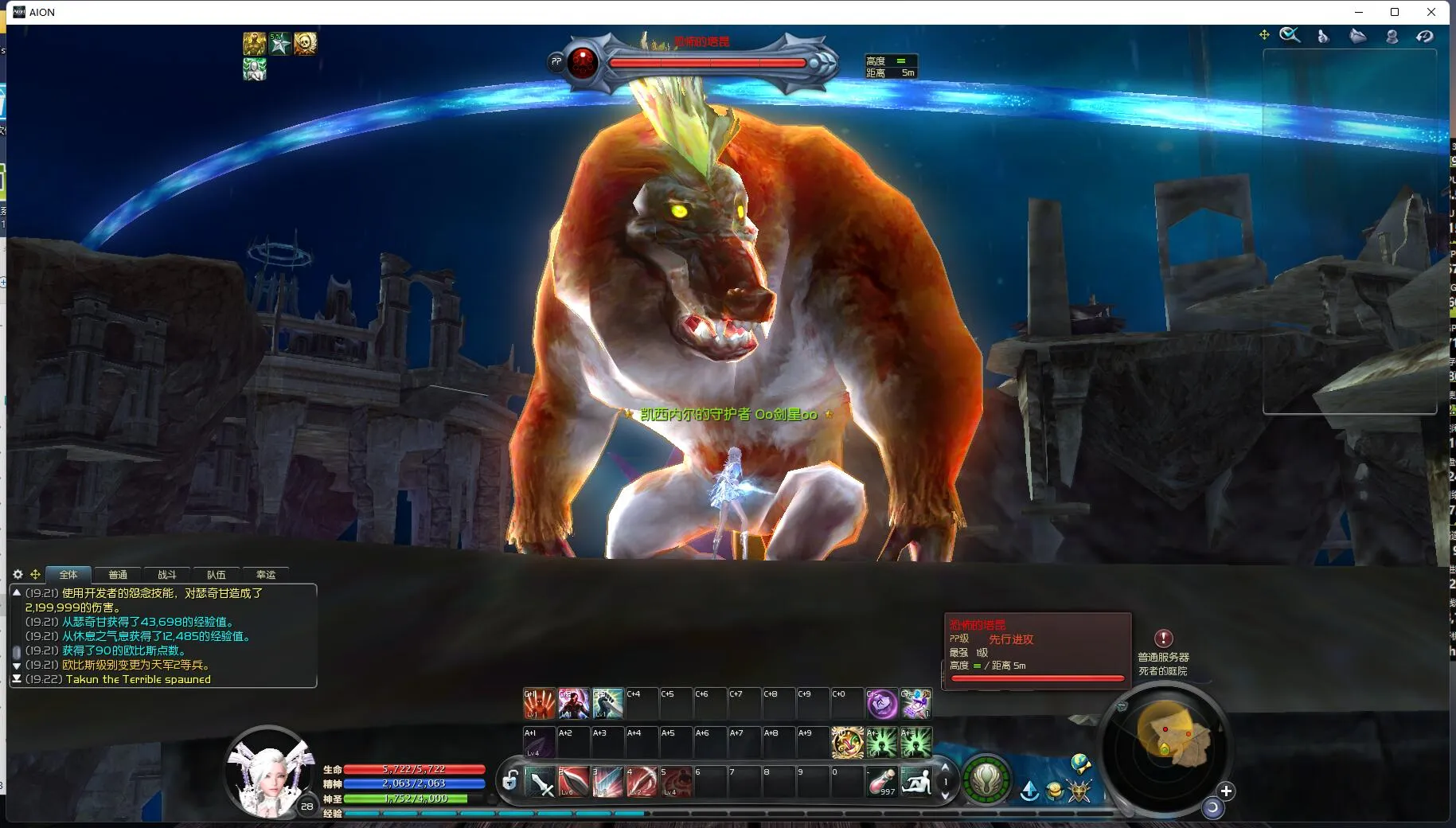Open the globe world map icon
This screenshot has width=1456, height=828.
pyautogui.click(x=1079, y=764)
